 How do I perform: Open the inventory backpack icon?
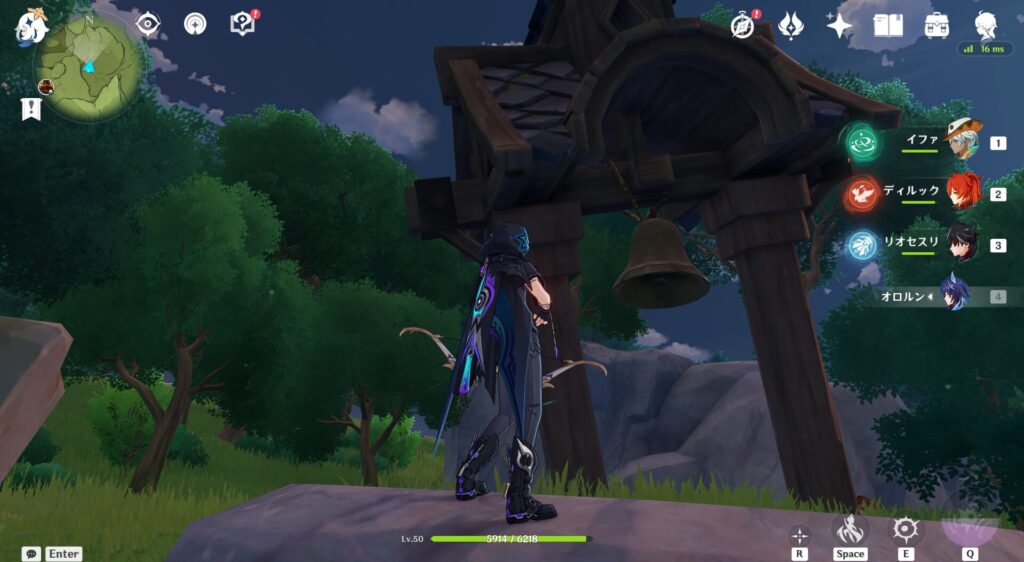[x=937, y=26]
